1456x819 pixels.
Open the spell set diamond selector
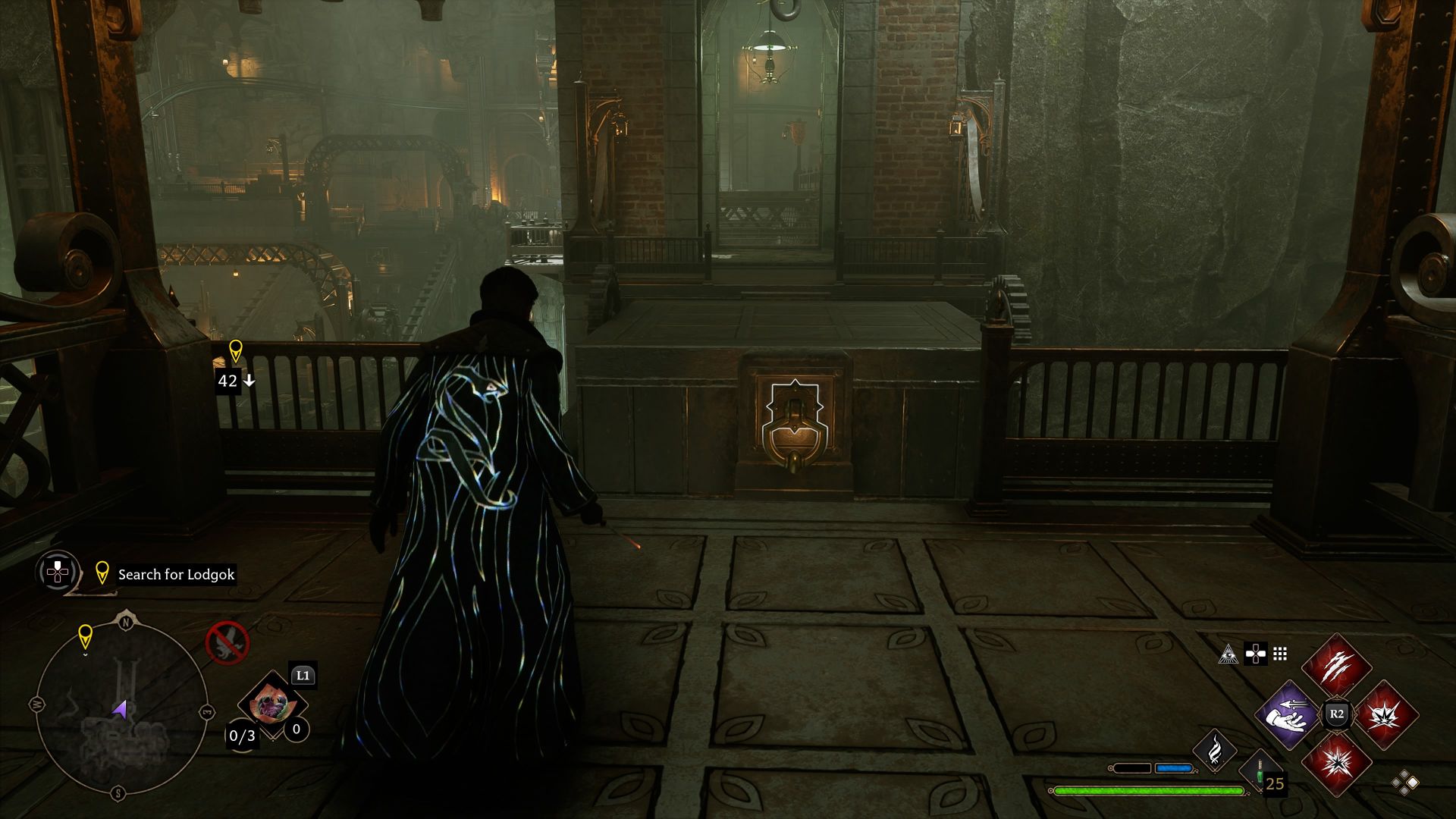1405,783
